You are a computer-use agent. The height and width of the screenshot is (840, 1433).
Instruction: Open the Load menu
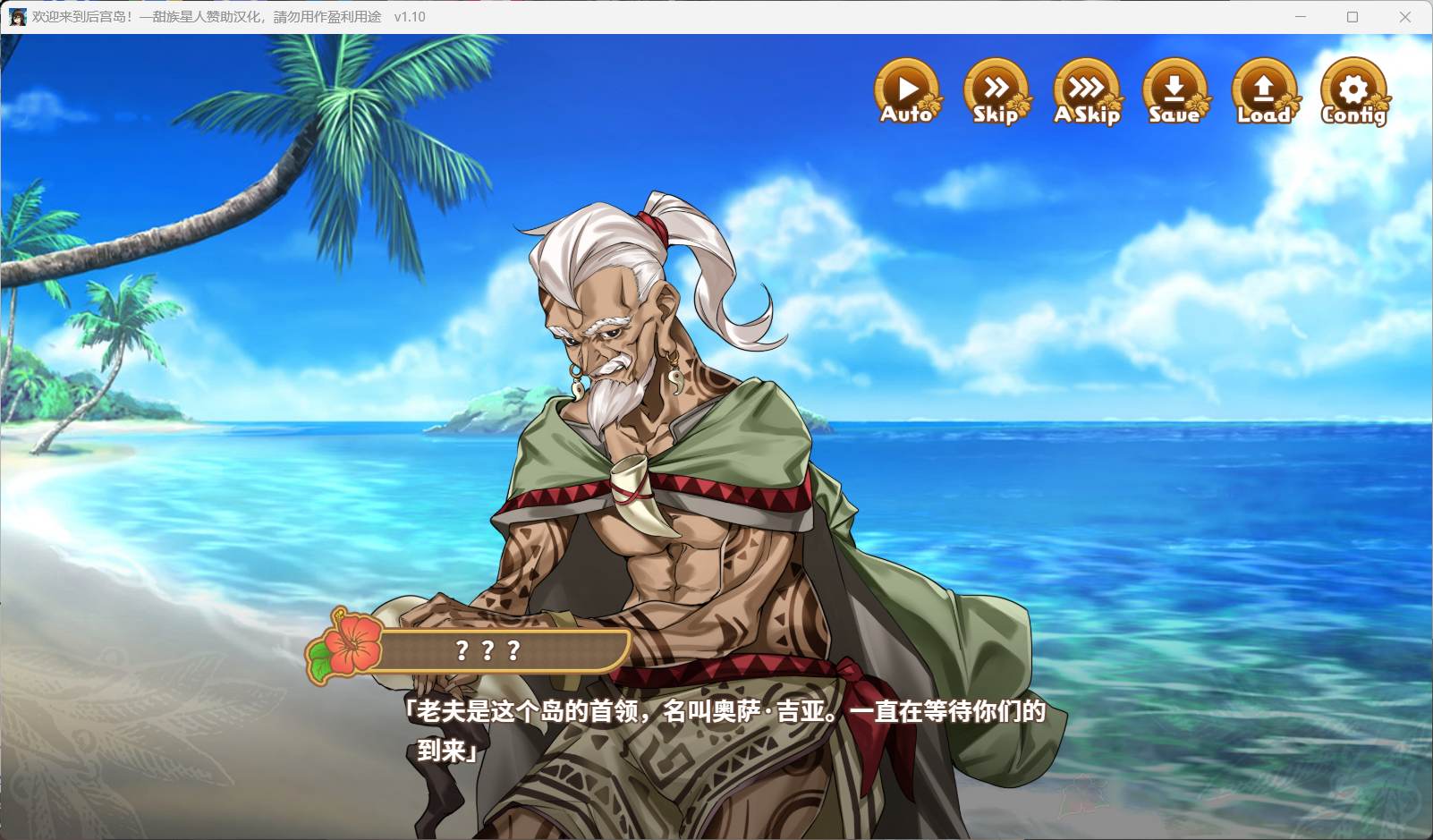click(x=1264, y=91)
